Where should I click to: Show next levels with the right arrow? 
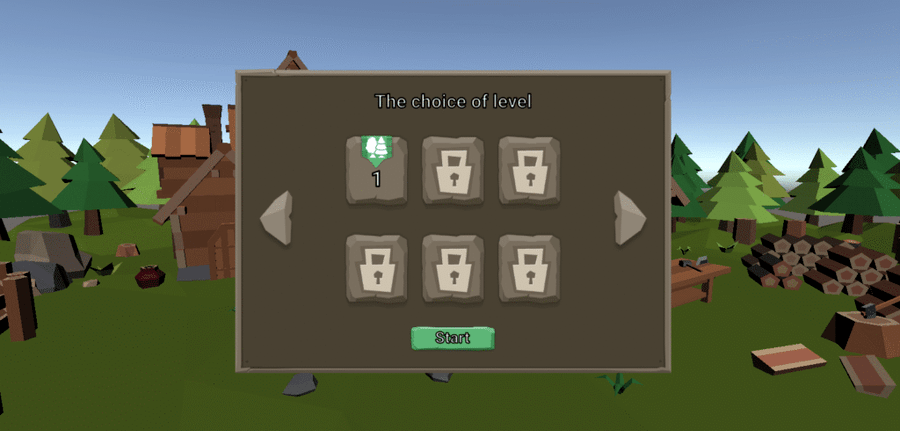click(x=629, y=217)
